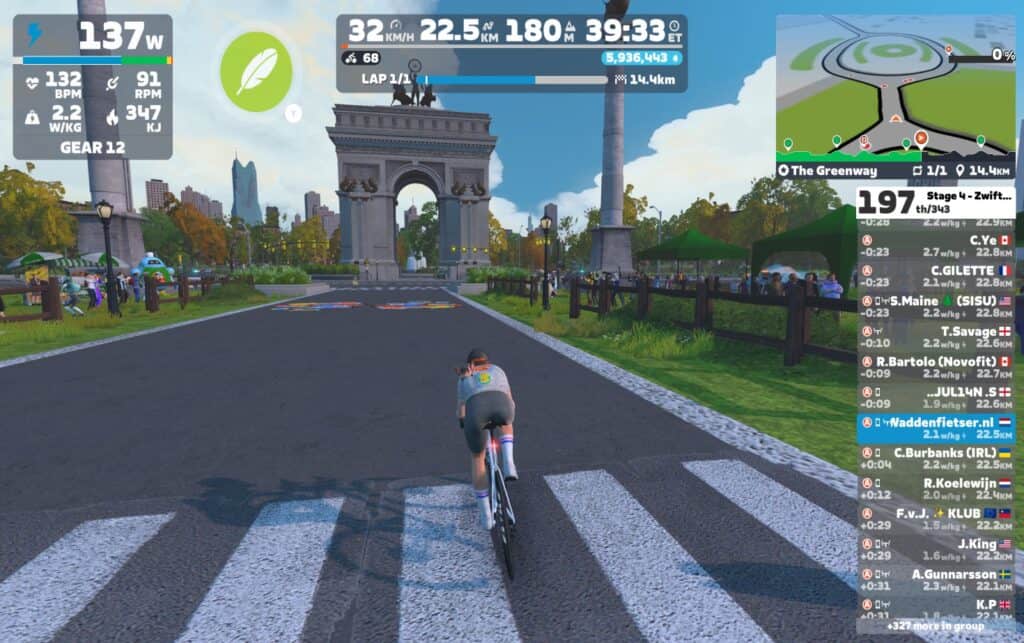Choose S.Maine (SISU) in rider list
1024x643 pixels.
pyautogui.click(x=936, y=307)
